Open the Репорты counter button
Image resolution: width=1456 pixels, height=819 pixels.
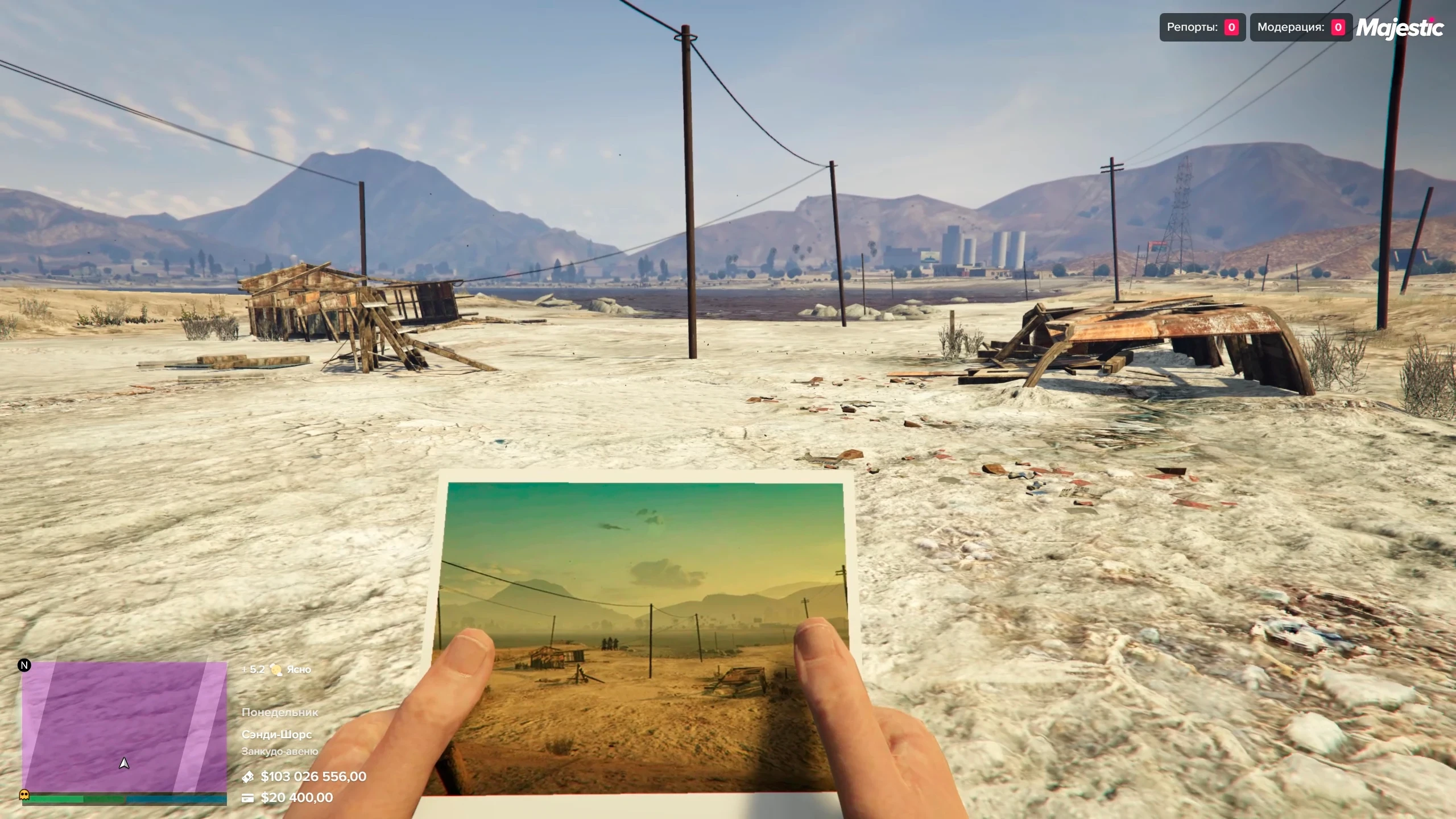[1202, 27]
